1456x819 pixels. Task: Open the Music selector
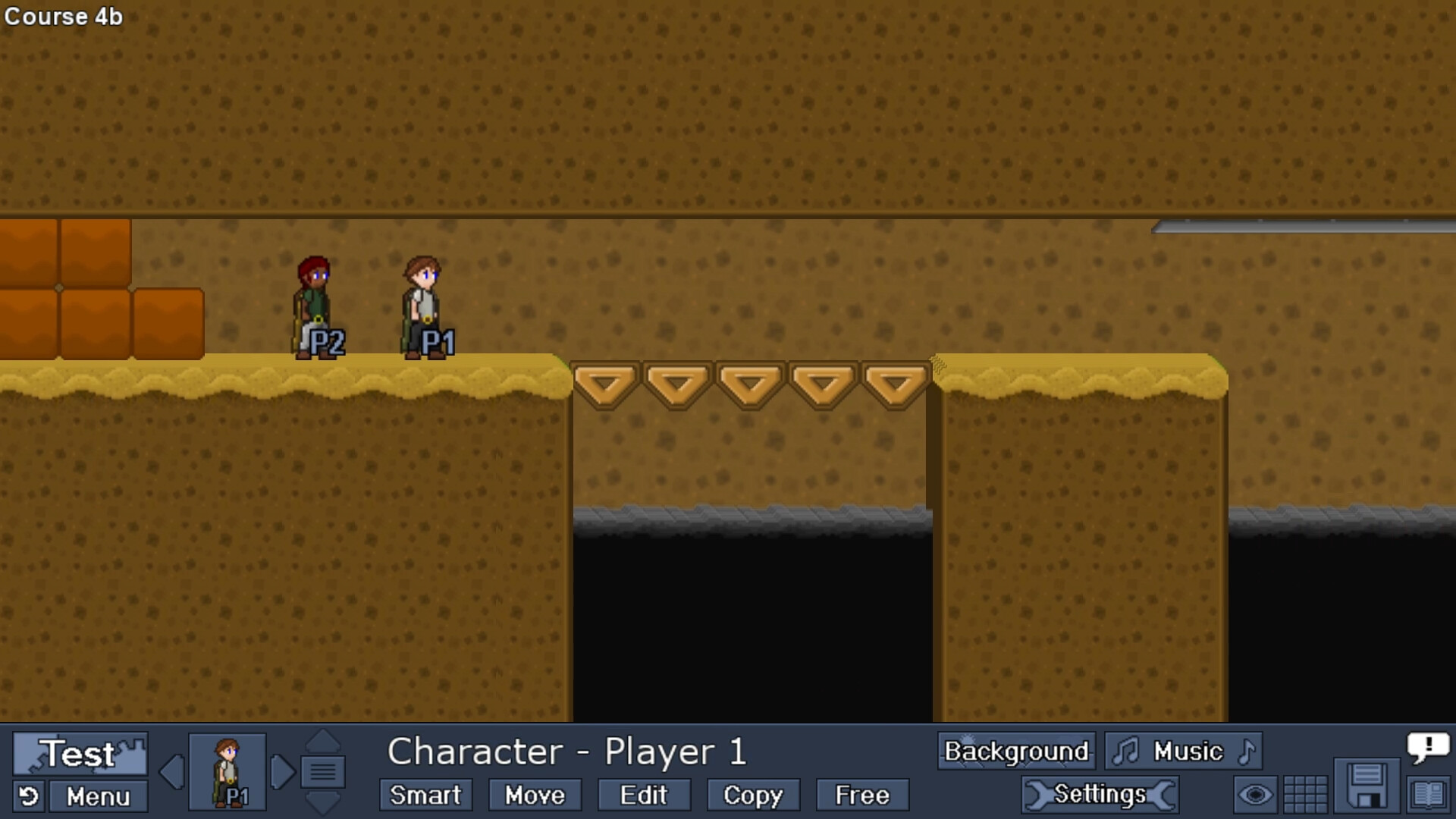coord(1185,751)
